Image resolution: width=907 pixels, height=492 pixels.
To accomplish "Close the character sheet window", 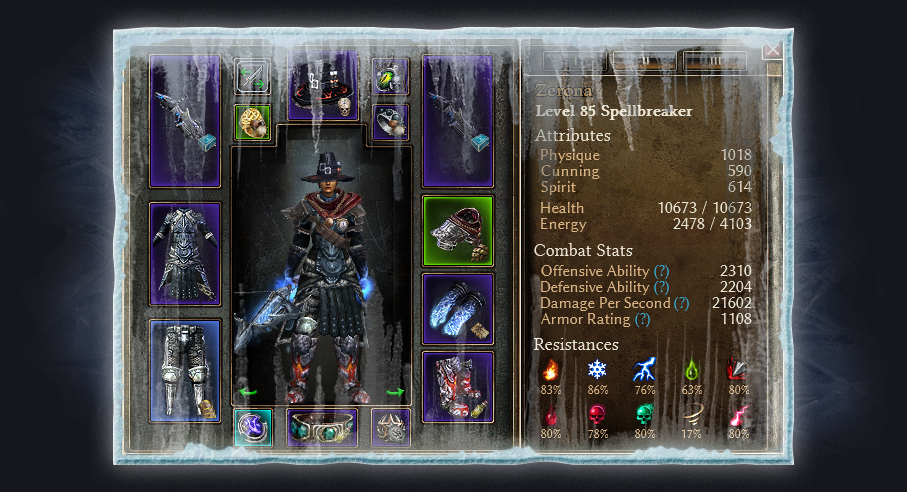I will click(772, 49).
